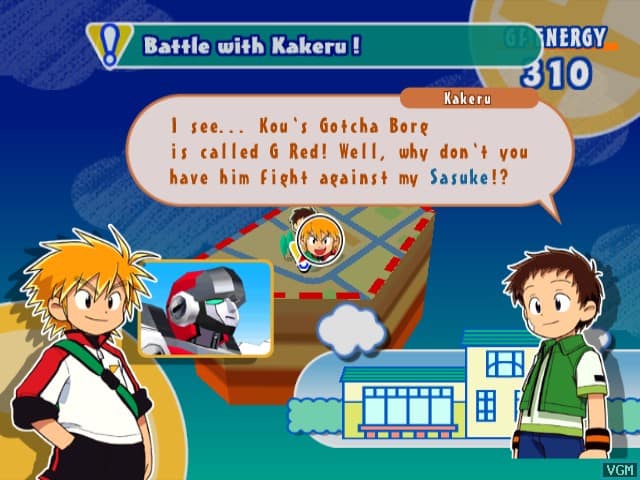Click Kakeru's speech bubble to continue dialogue
Viewport: 640px width, 480px height.
click(x=350, y=150)
